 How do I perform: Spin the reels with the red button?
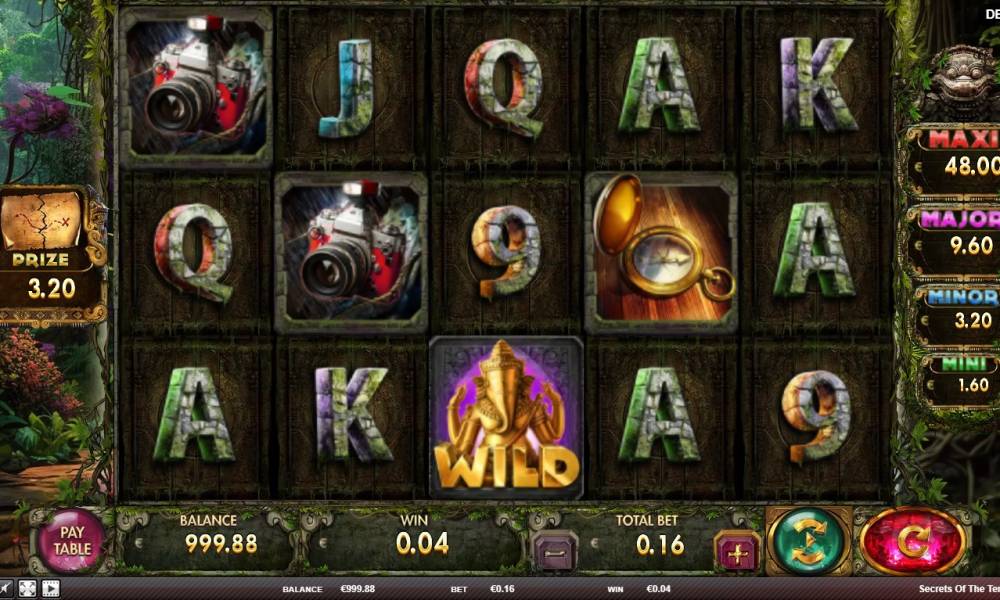tap(912, 541)
